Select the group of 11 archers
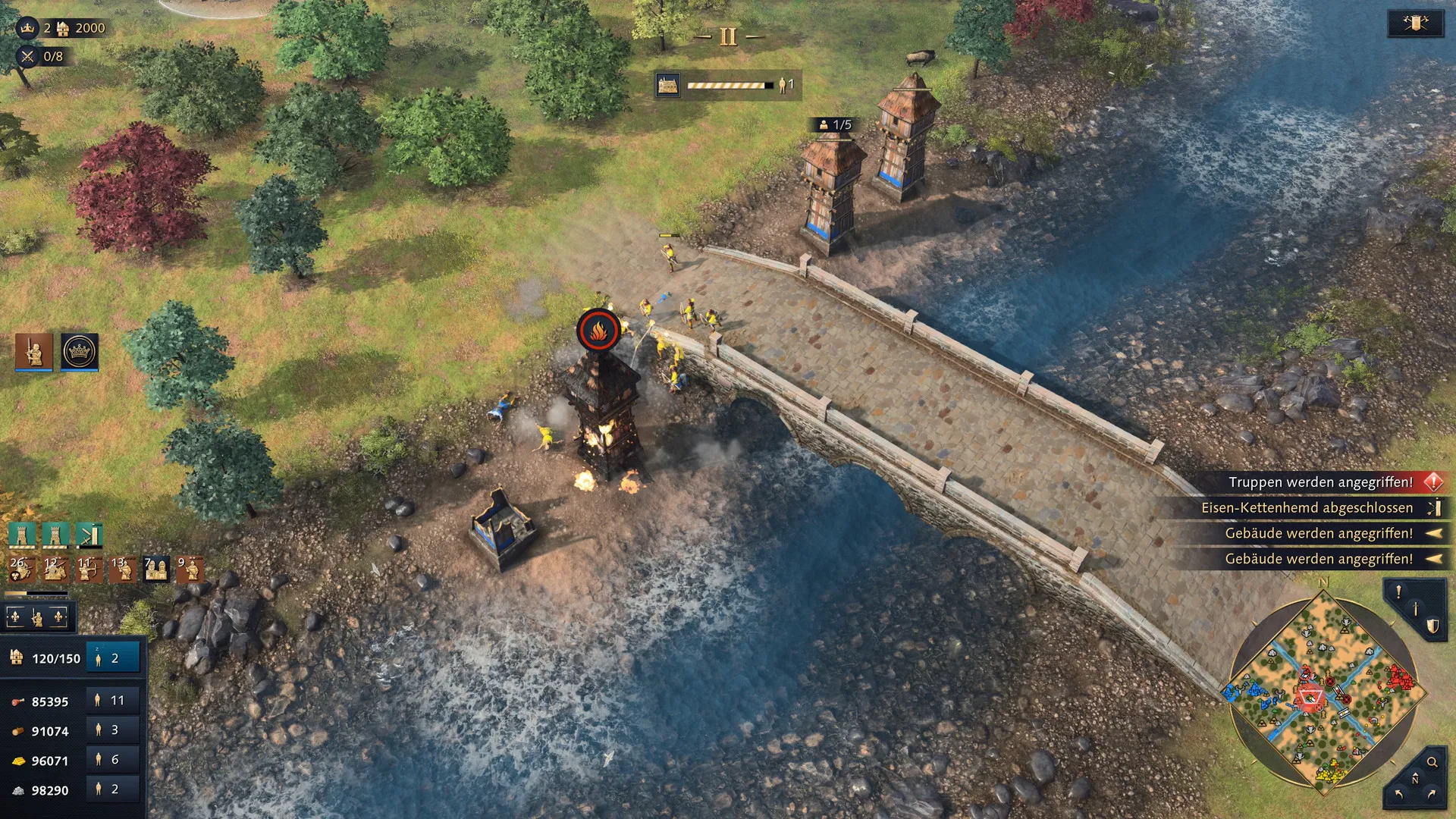 coord(88,568)
